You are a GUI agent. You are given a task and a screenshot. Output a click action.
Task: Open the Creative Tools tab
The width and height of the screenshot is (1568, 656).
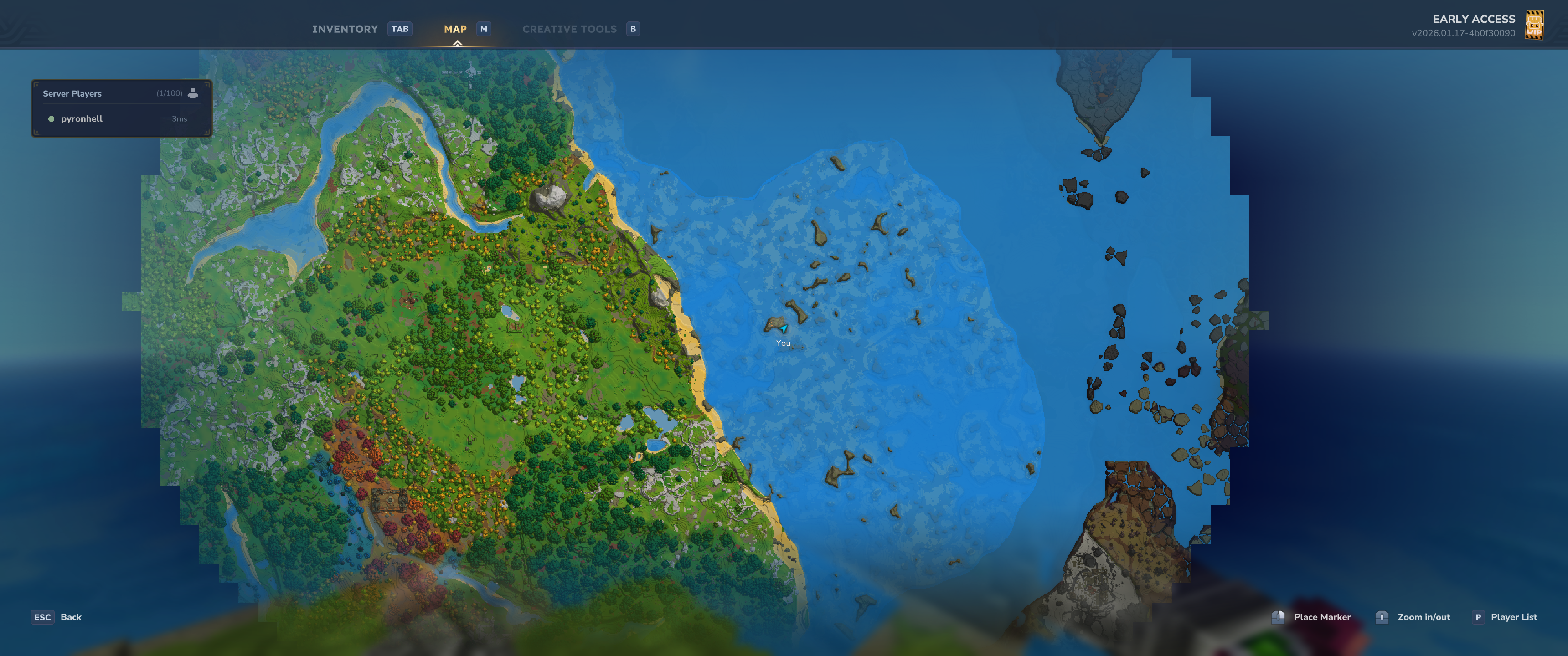[569, 29]
